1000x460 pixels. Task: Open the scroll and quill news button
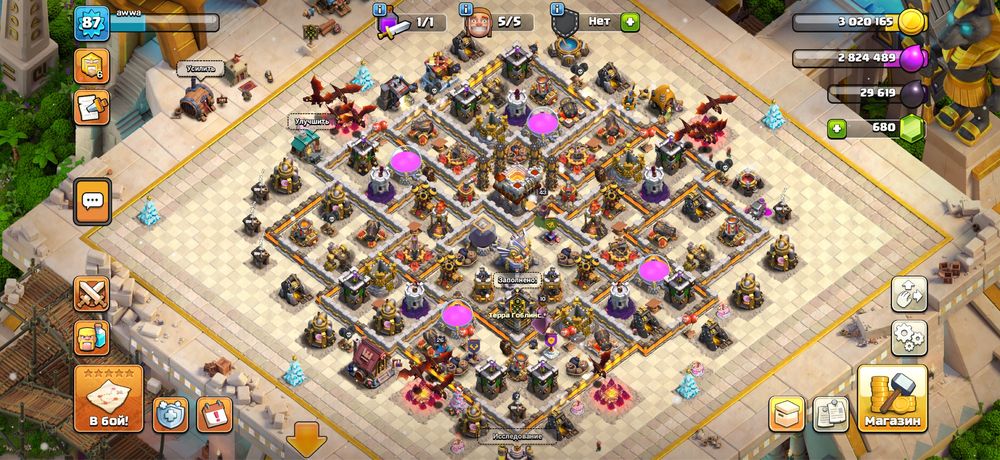92,108
